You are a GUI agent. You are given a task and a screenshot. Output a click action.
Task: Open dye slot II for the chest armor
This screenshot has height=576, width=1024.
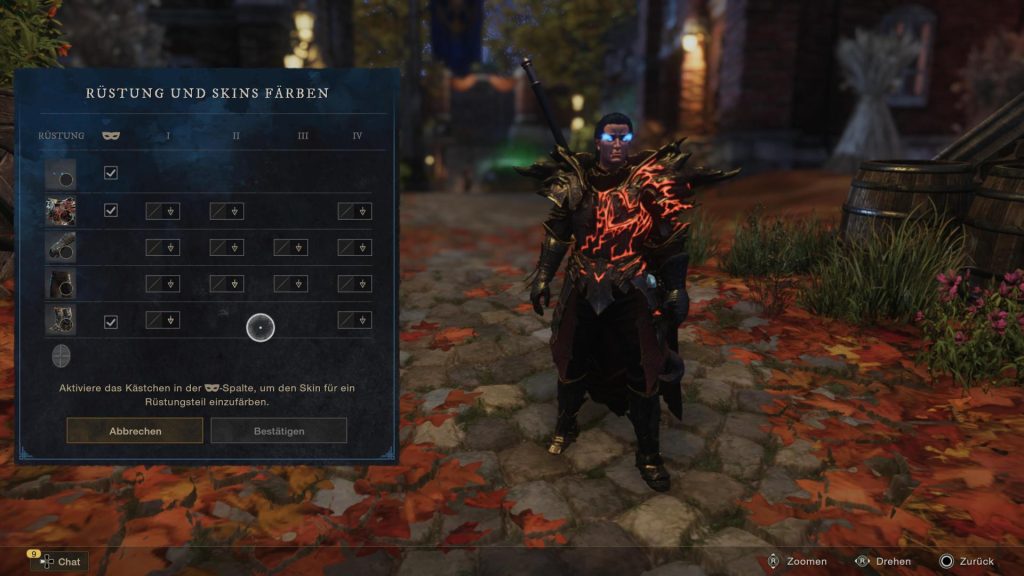(226, 211)
